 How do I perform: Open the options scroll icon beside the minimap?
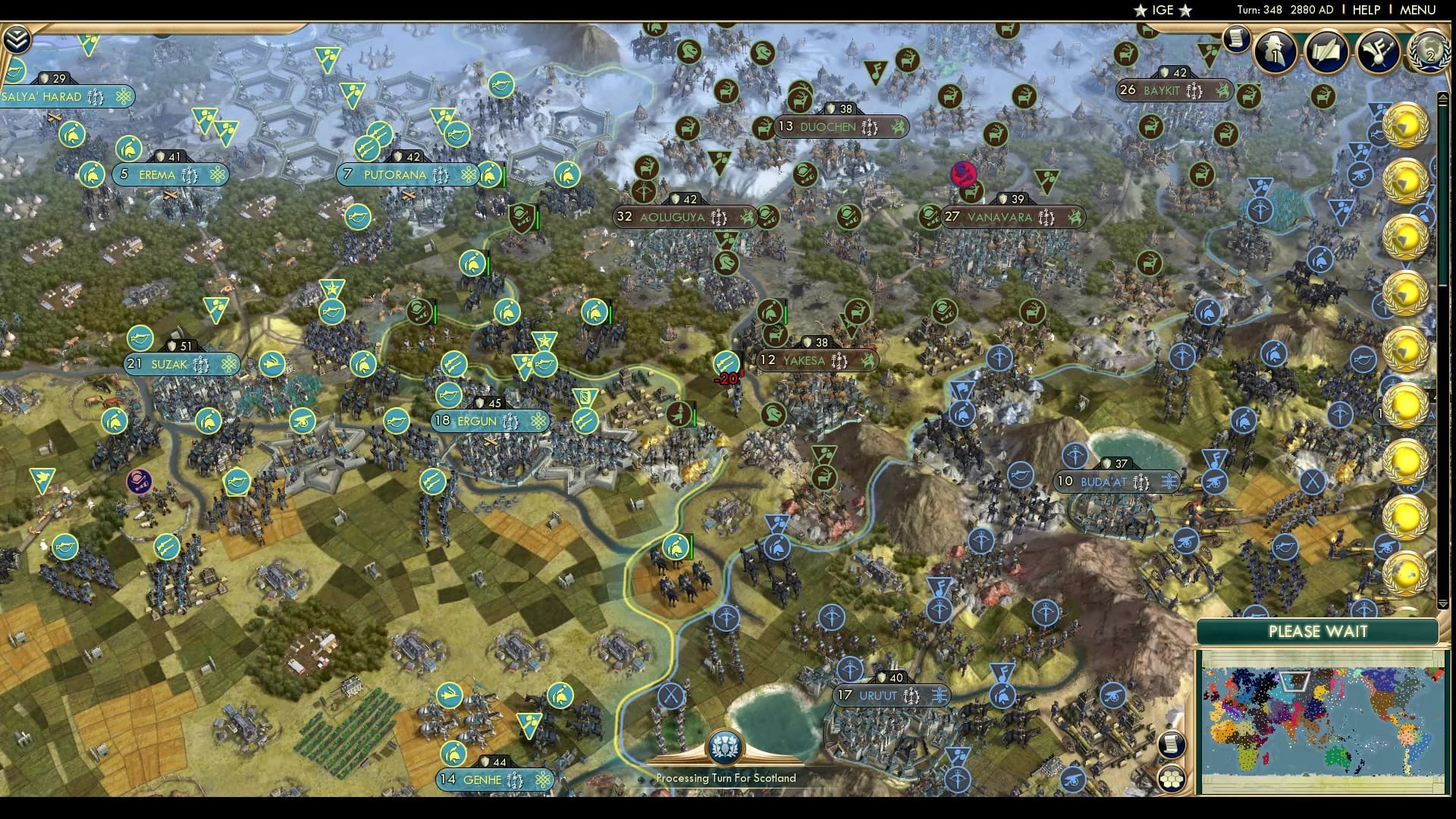tap(1171, 746)
